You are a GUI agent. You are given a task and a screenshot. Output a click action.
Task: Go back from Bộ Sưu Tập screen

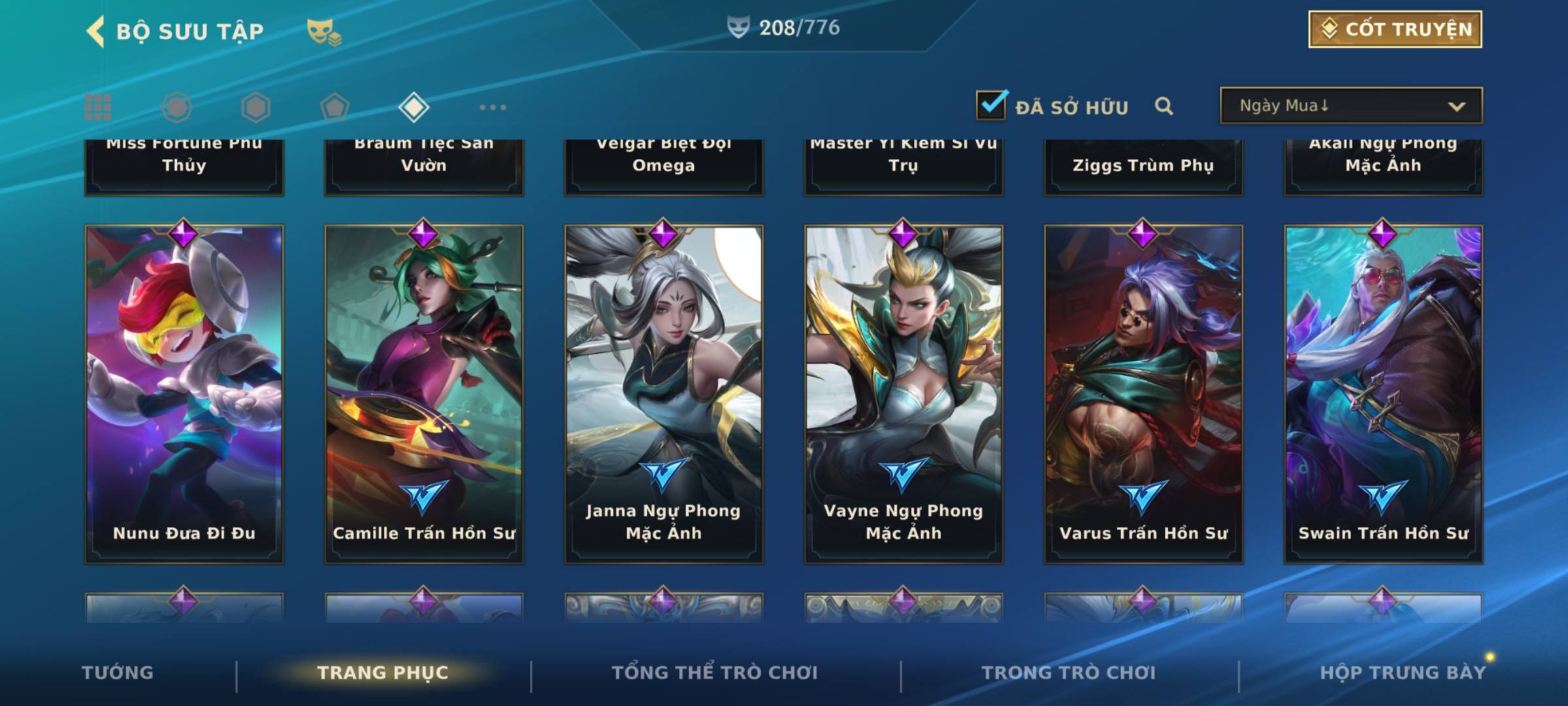point(96,31)
